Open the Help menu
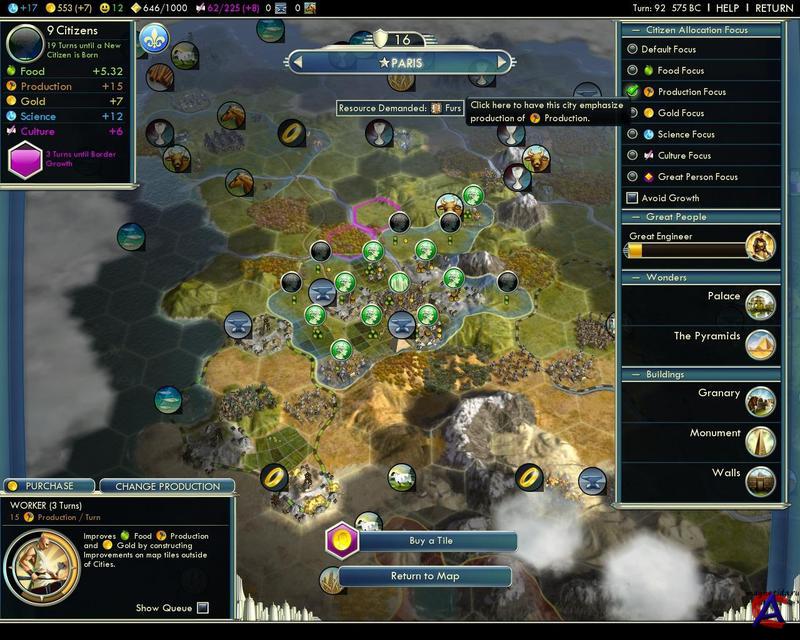Viewport: 800px width, 640px height. click(x=727, y=8)
